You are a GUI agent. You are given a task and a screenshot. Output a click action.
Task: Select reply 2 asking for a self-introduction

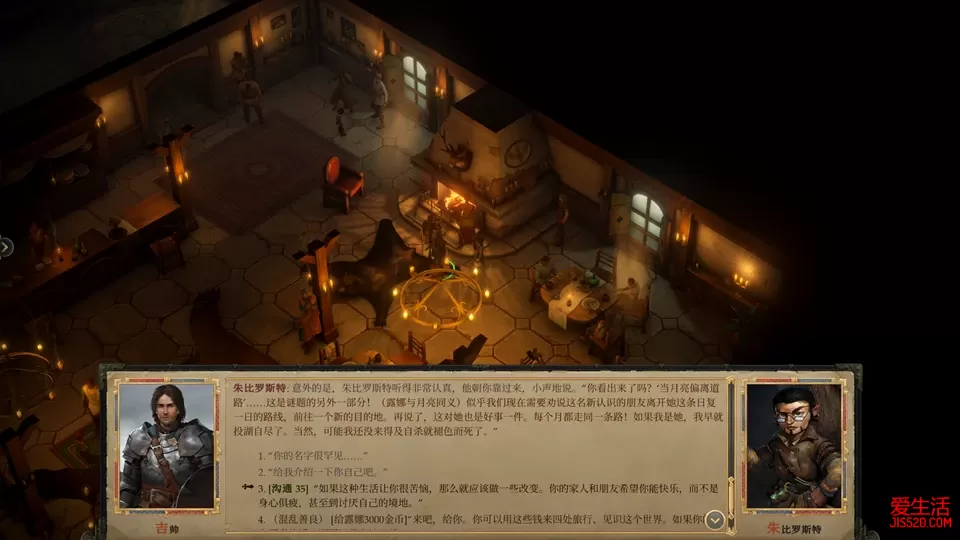click(x=322, y=470)
